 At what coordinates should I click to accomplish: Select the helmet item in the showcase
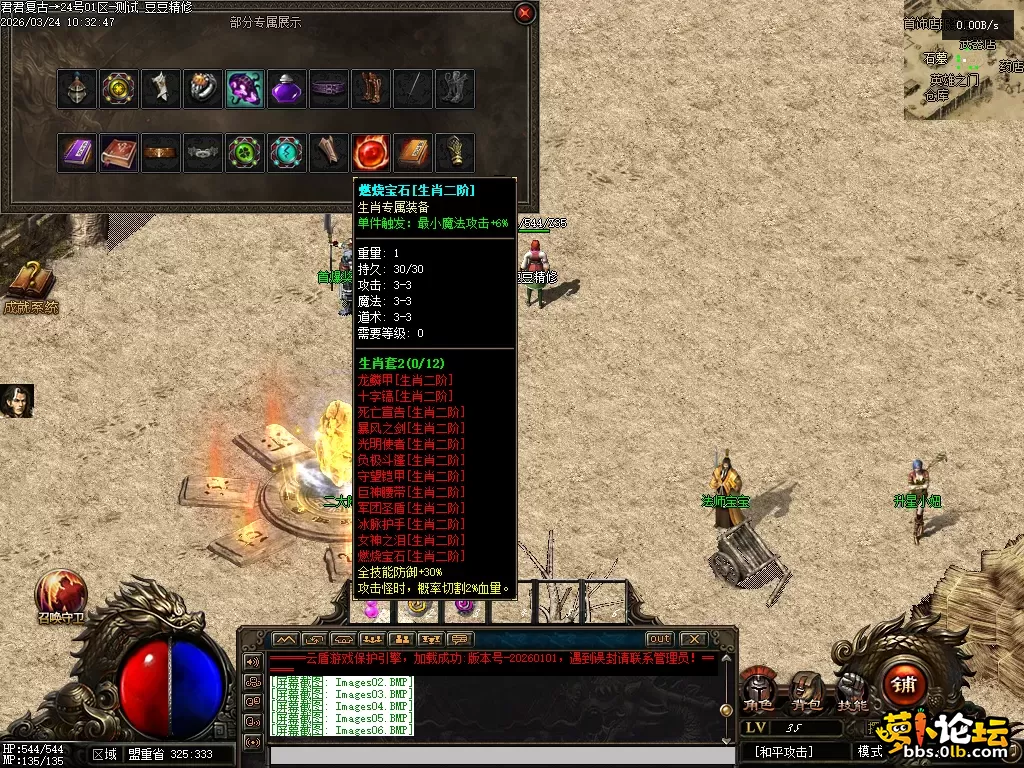77,89
